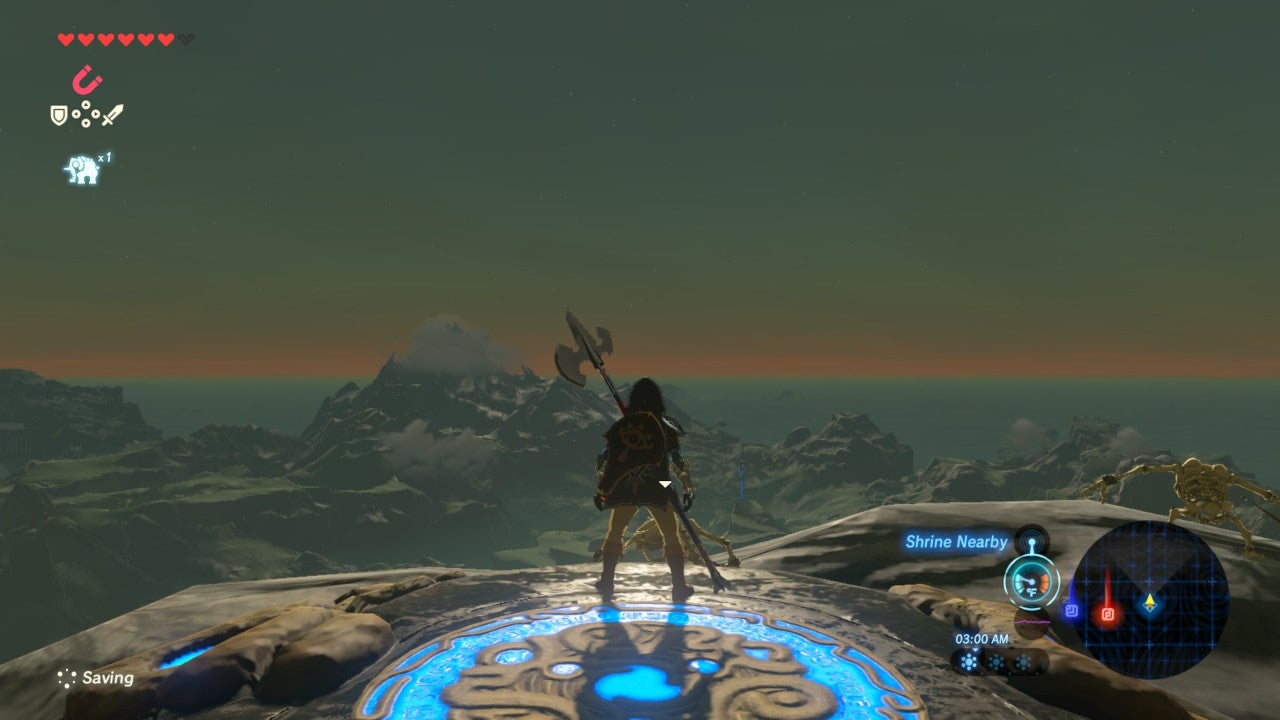Click the yellow player arrow on the minimap
The image size is (1280, 720).
[1148, 604]
